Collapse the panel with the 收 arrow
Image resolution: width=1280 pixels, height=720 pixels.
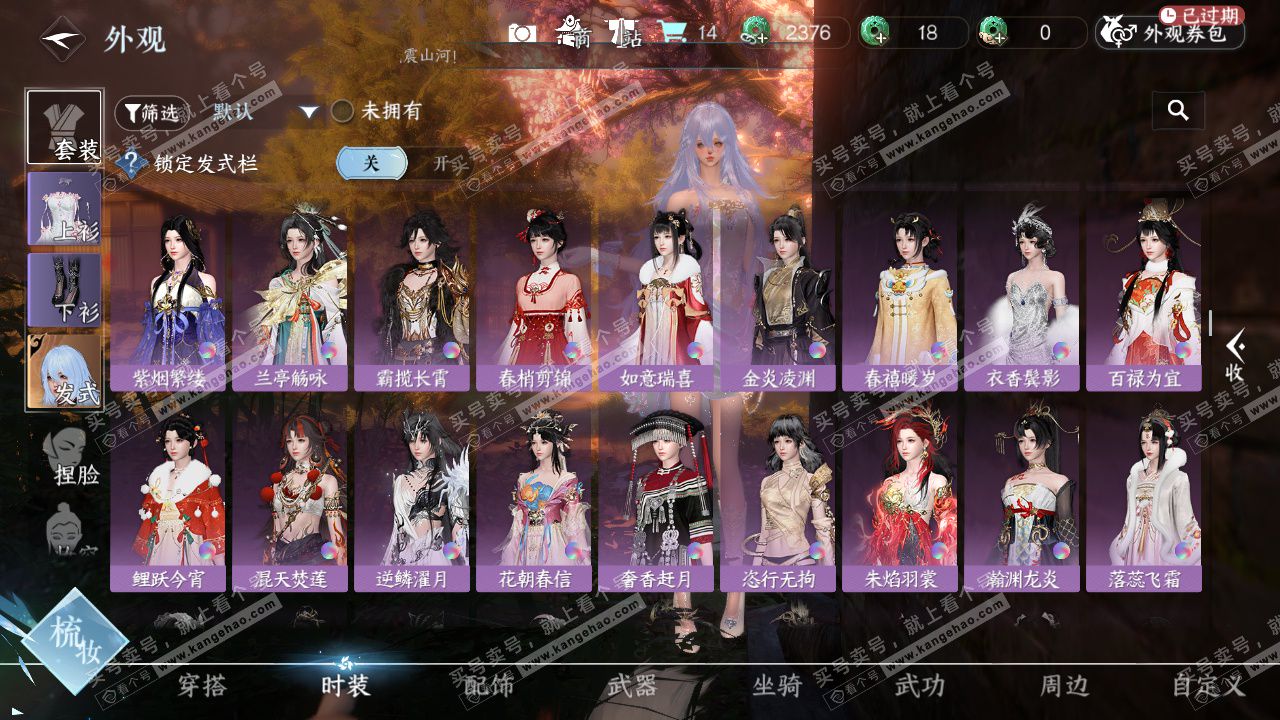click(1235, 355)
